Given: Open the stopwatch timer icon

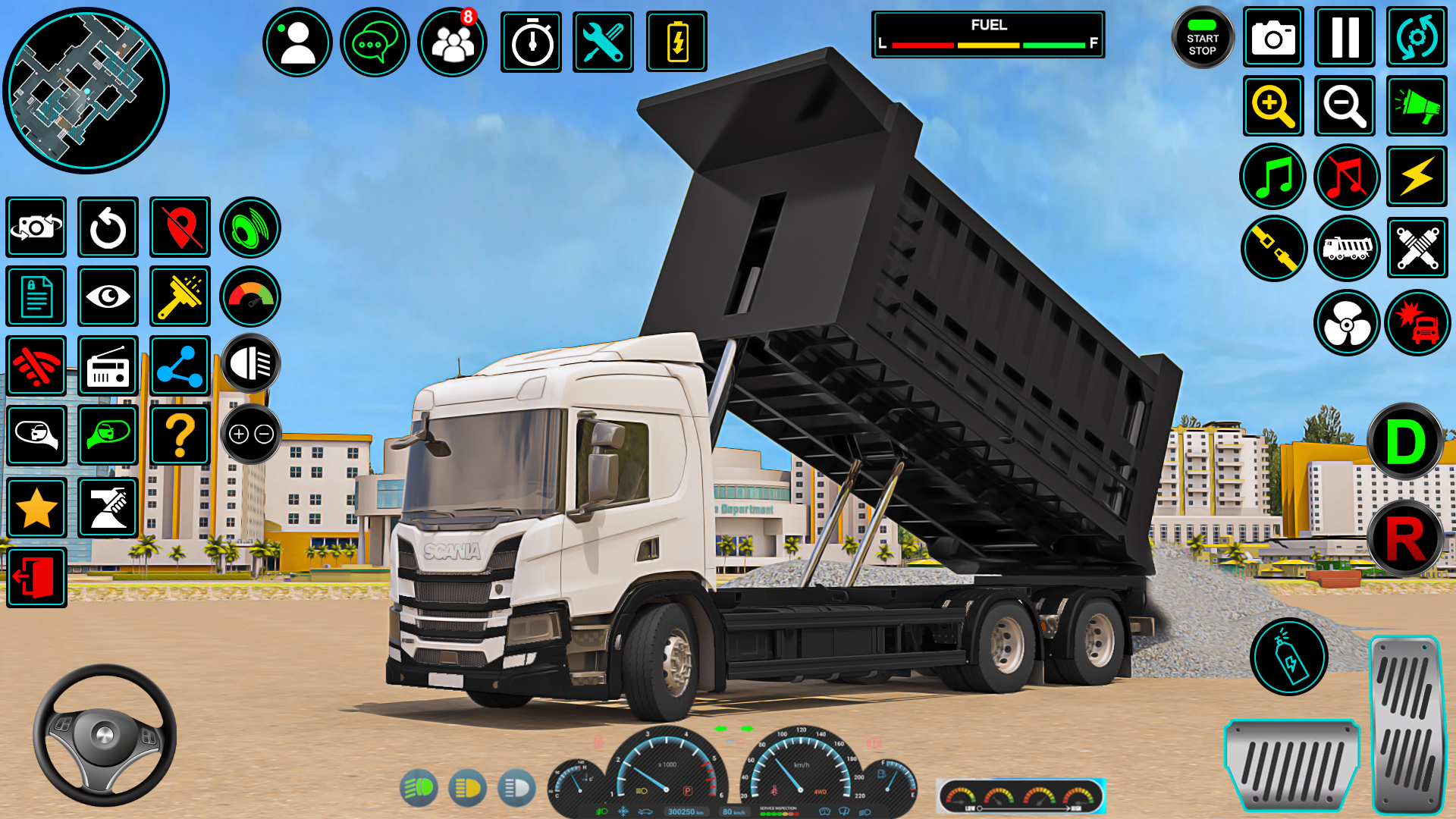Looking at the screenshot, I should click(531, 39).
